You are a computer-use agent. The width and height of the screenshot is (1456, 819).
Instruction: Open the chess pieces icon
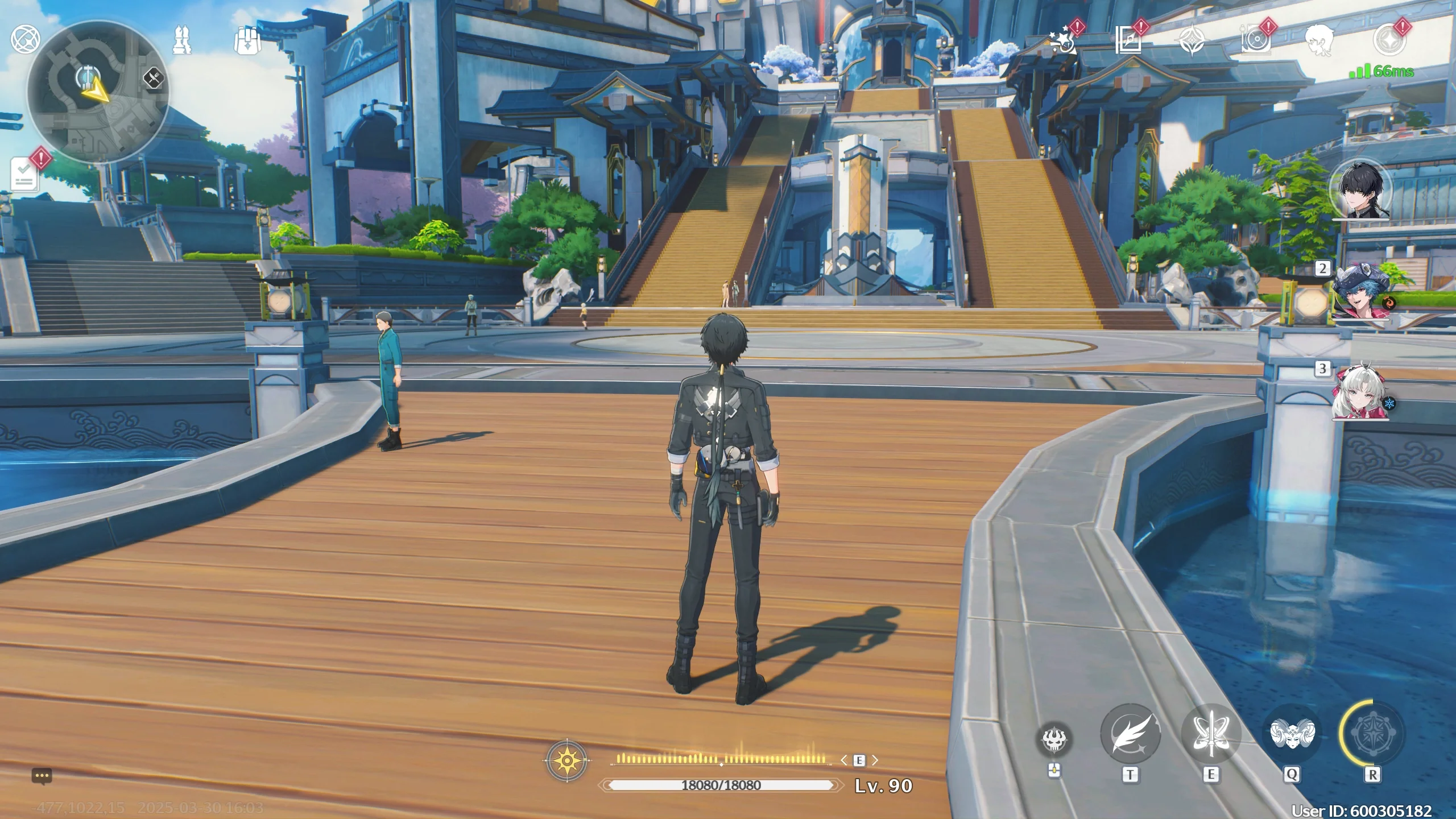[183, 40]
